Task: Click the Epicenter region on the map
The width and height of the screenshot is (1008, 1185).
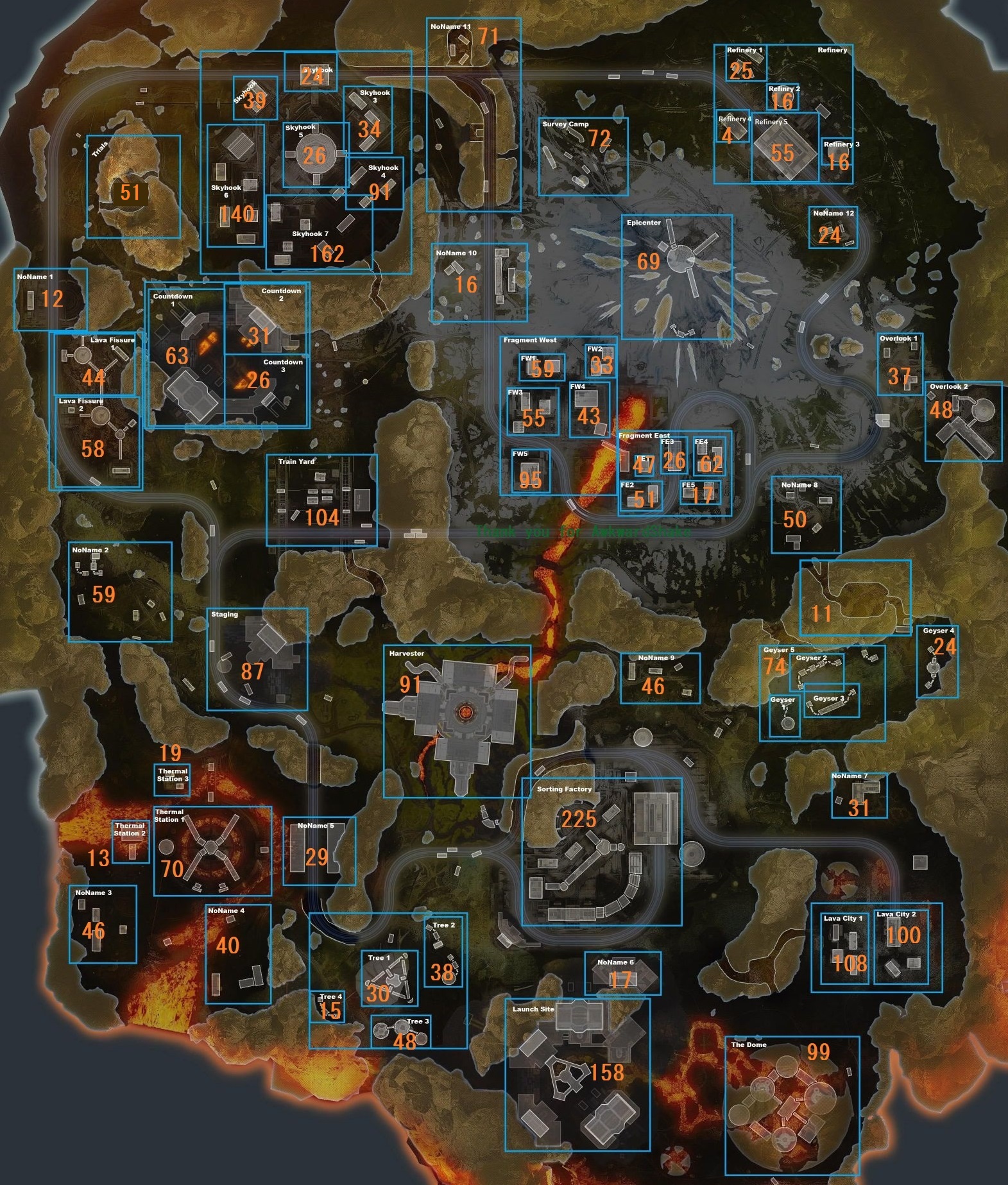Action: click(676, 277)
